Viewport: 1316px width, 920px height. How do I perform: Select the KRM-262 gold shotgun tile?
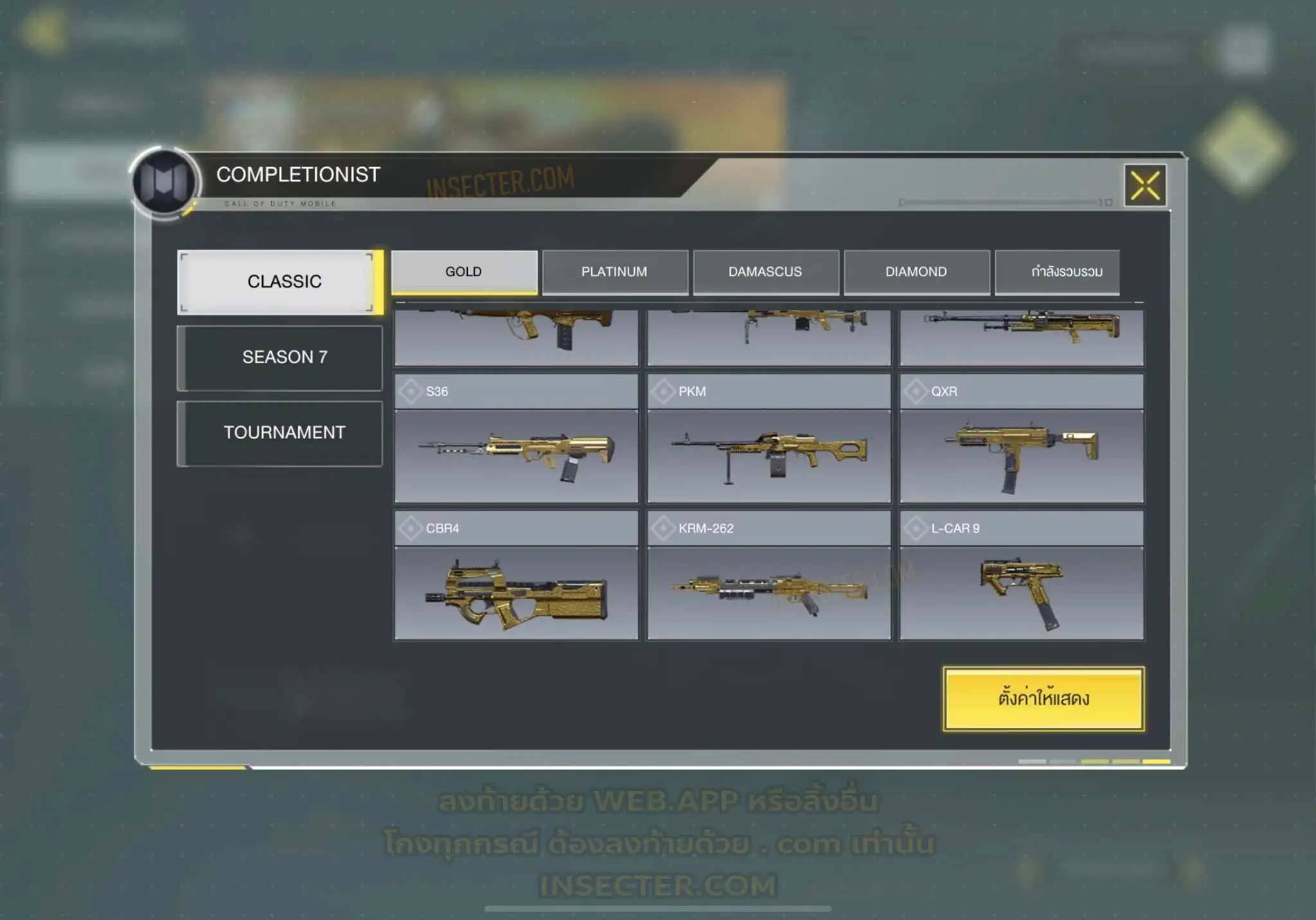pos(769,576)
